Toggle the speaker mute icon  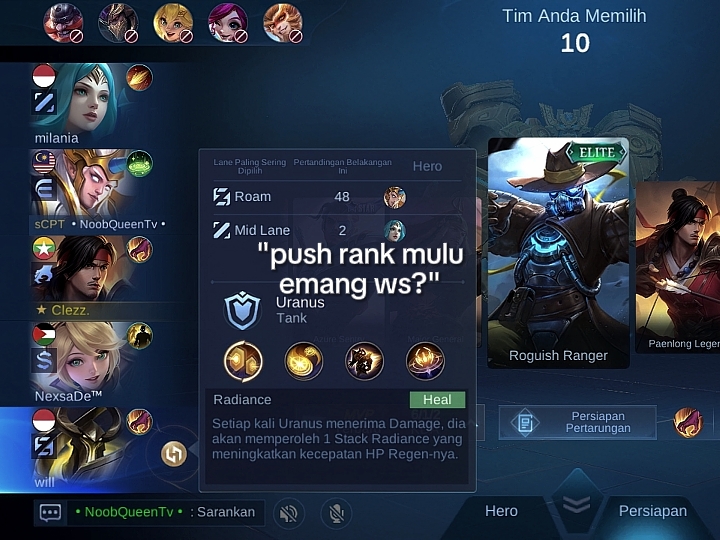288,513
